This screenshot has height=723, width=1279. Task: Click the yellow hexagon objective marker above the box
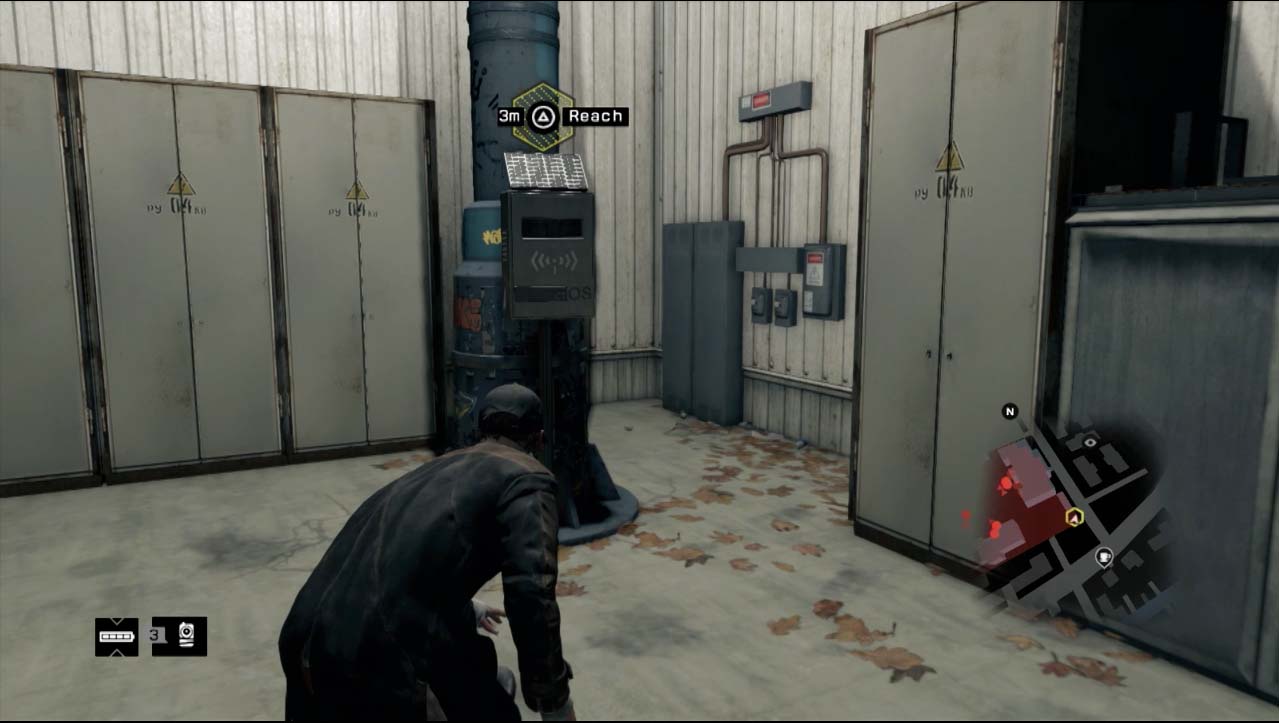[x=542, y=117]
